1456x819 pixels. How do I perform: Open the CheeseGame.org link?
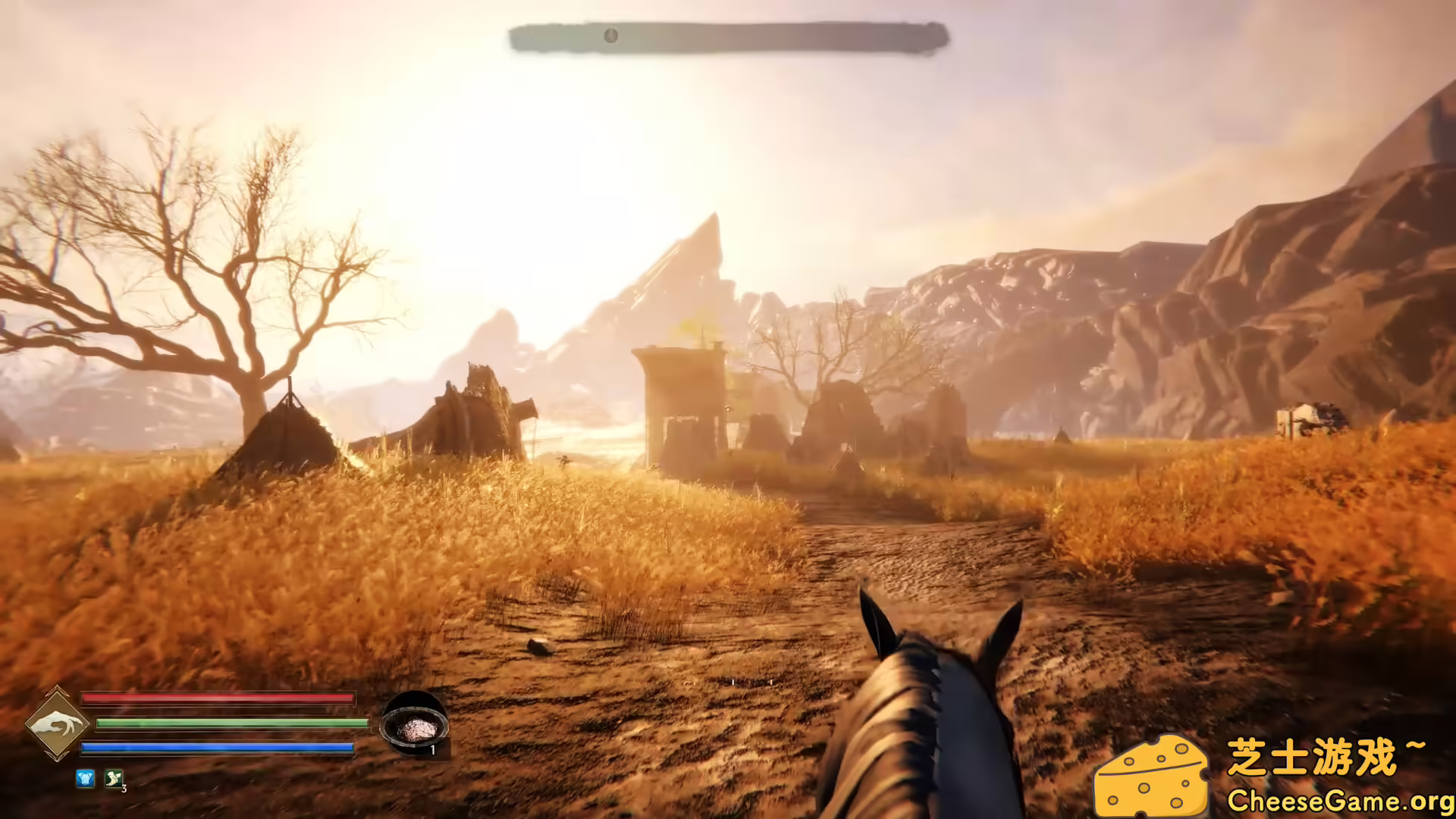[1335, 800]
